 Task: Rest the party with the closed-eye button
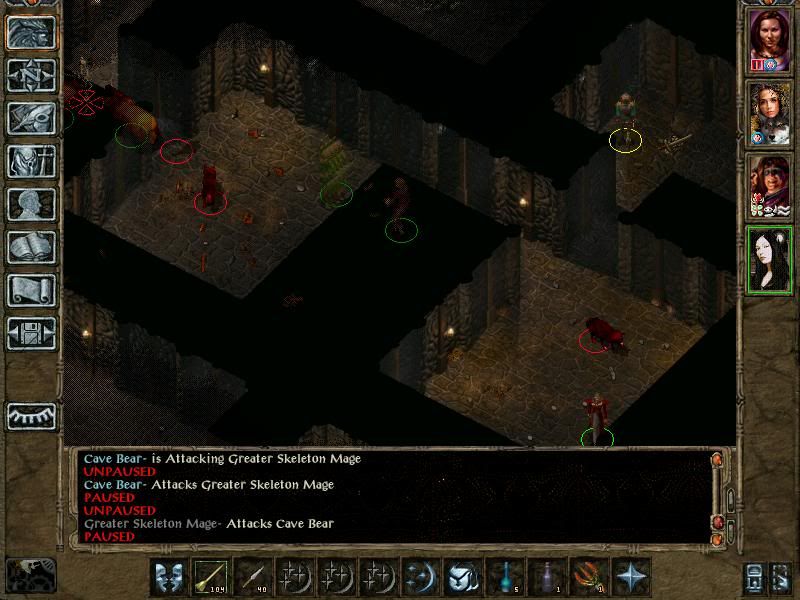coord(30,415)
